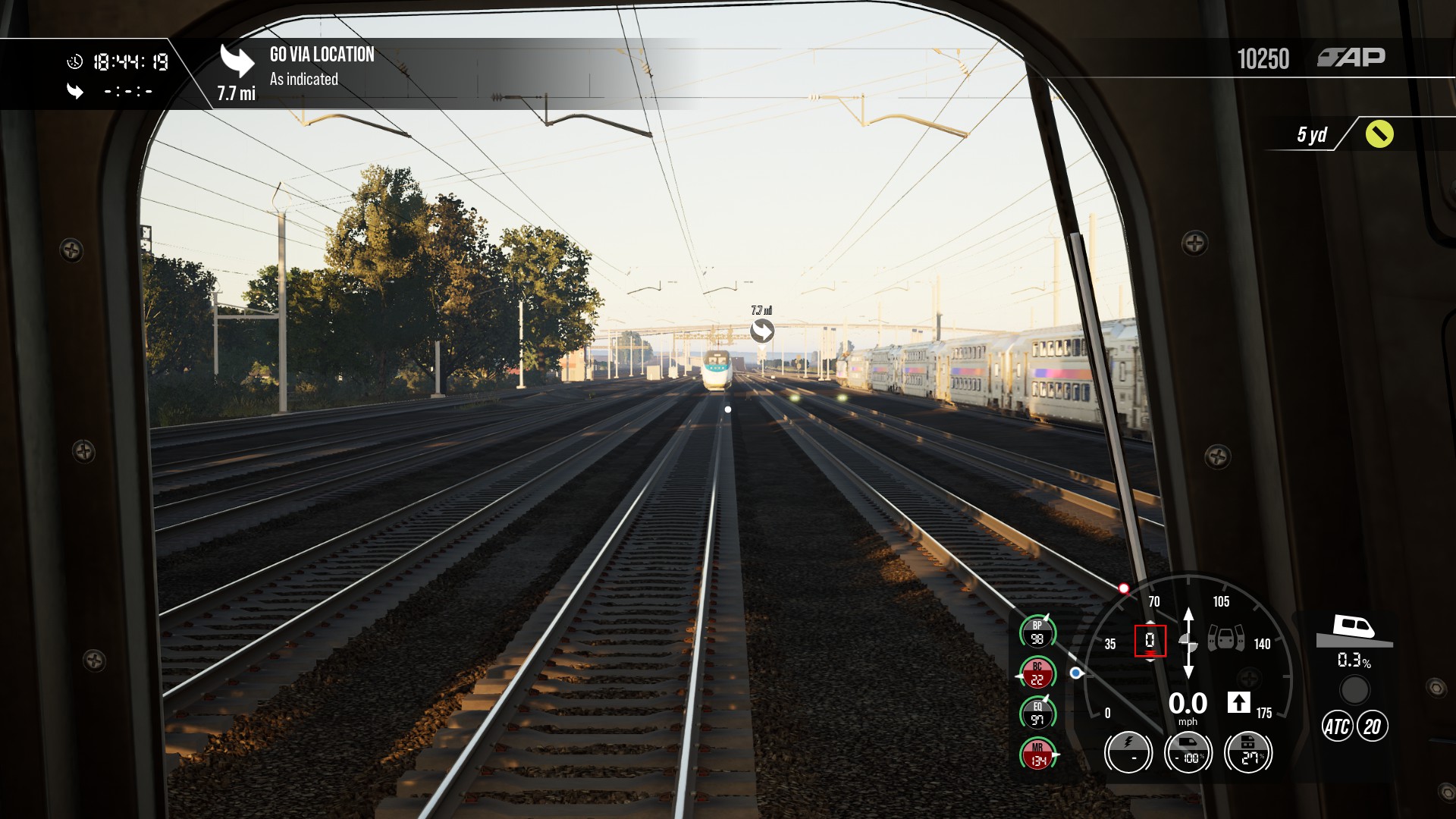Click the AP action points logo

pos(1351,58)
